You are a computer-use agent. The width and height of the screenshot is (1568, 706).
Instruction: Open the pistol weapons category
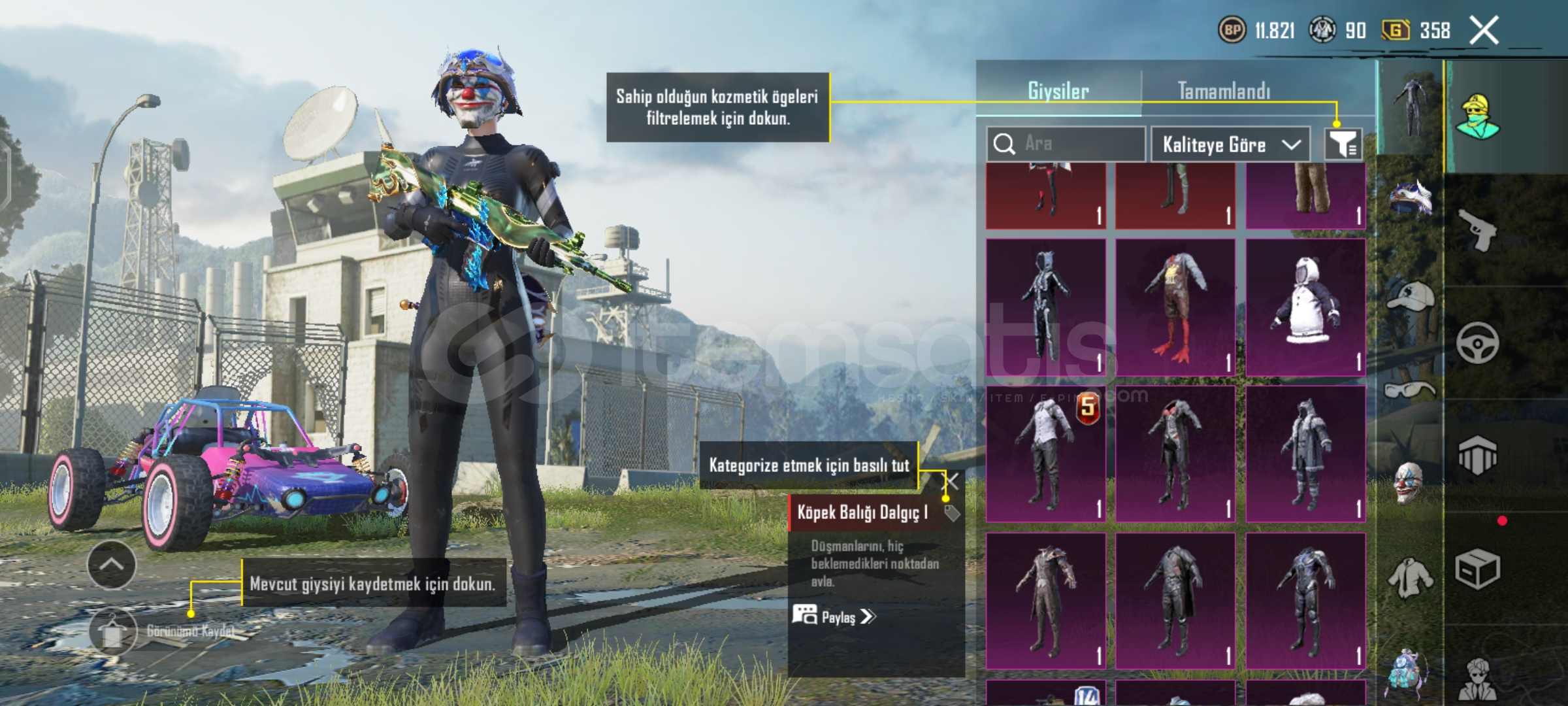[1478, 230]
